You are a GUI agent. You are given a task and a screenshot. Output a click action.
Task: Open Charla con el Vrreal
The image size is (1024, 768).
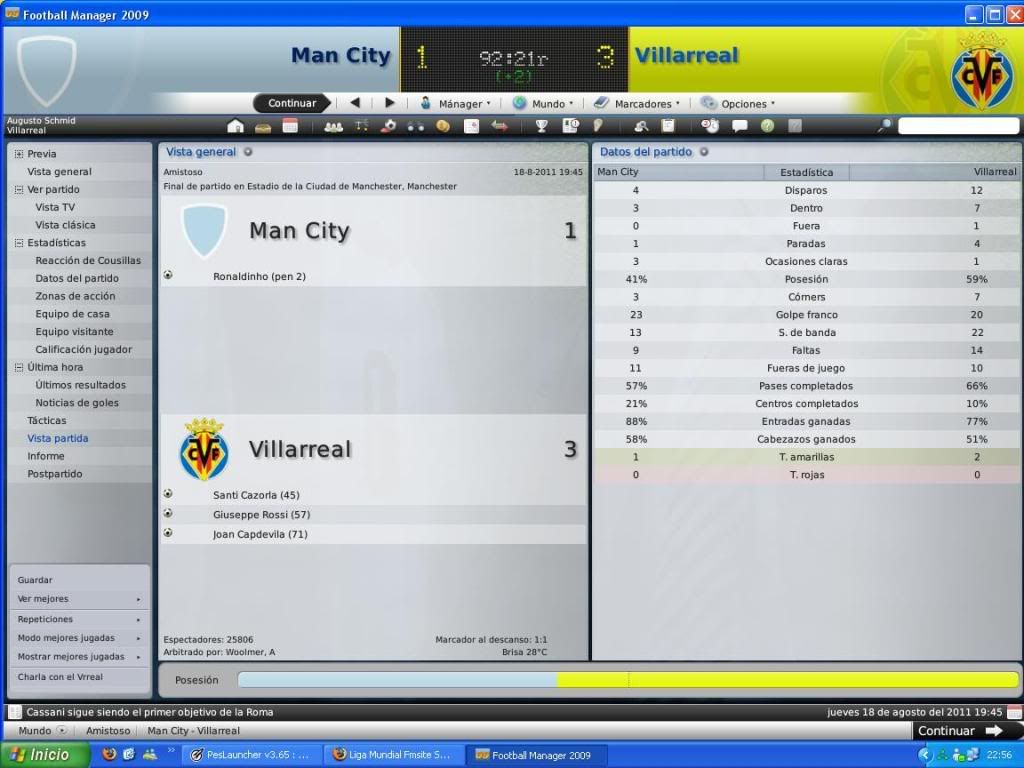pyautogui.click(x=60, y=677)
